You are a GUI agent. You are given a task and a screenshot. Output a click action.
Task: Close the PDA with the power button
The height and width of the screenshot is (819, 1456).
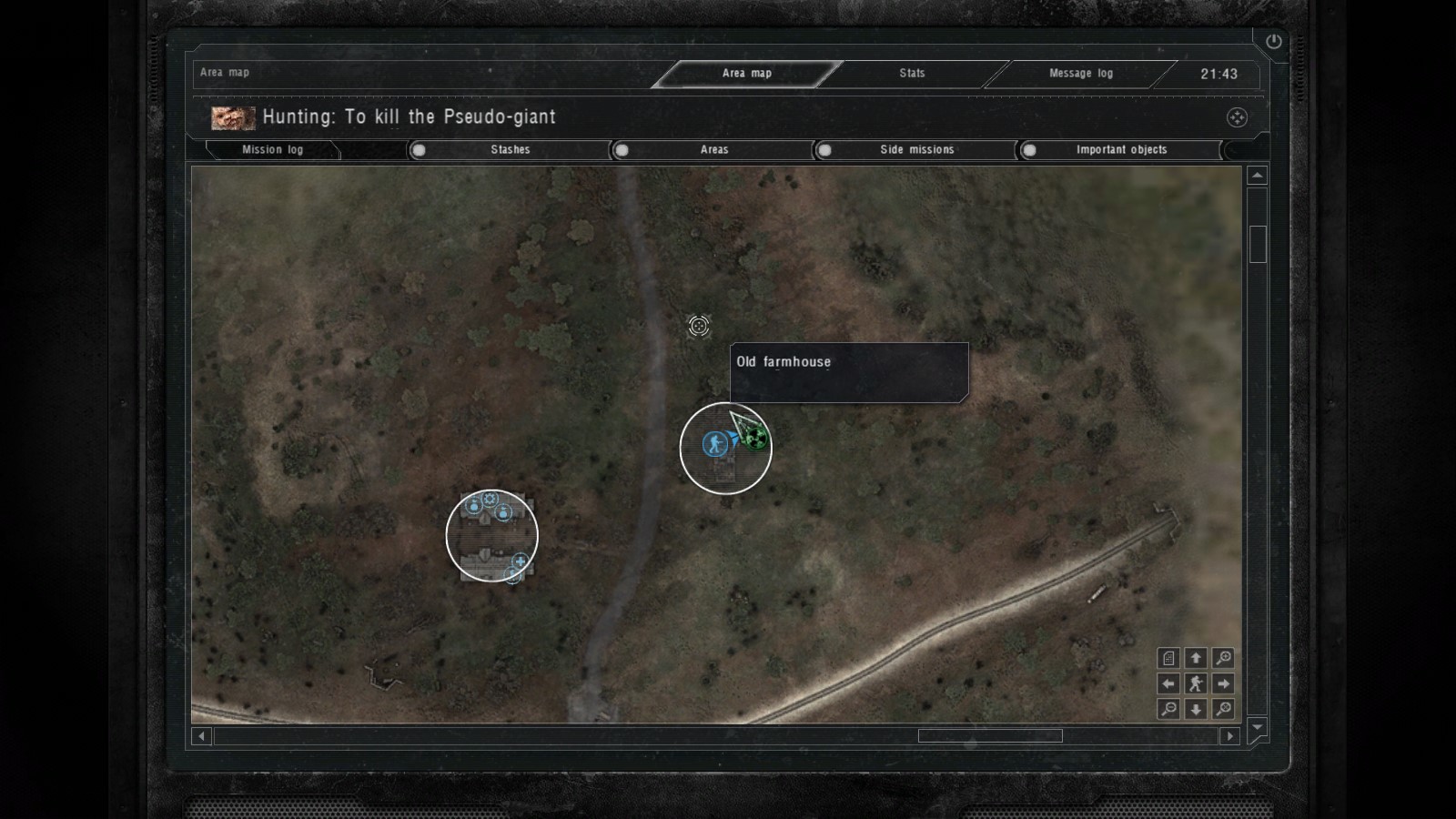1273,42
